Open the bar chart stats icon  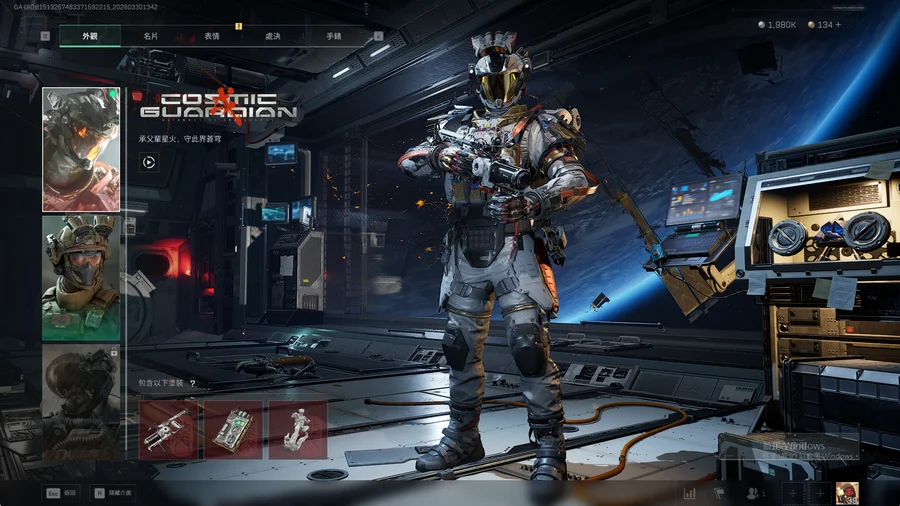click(690, 493)
